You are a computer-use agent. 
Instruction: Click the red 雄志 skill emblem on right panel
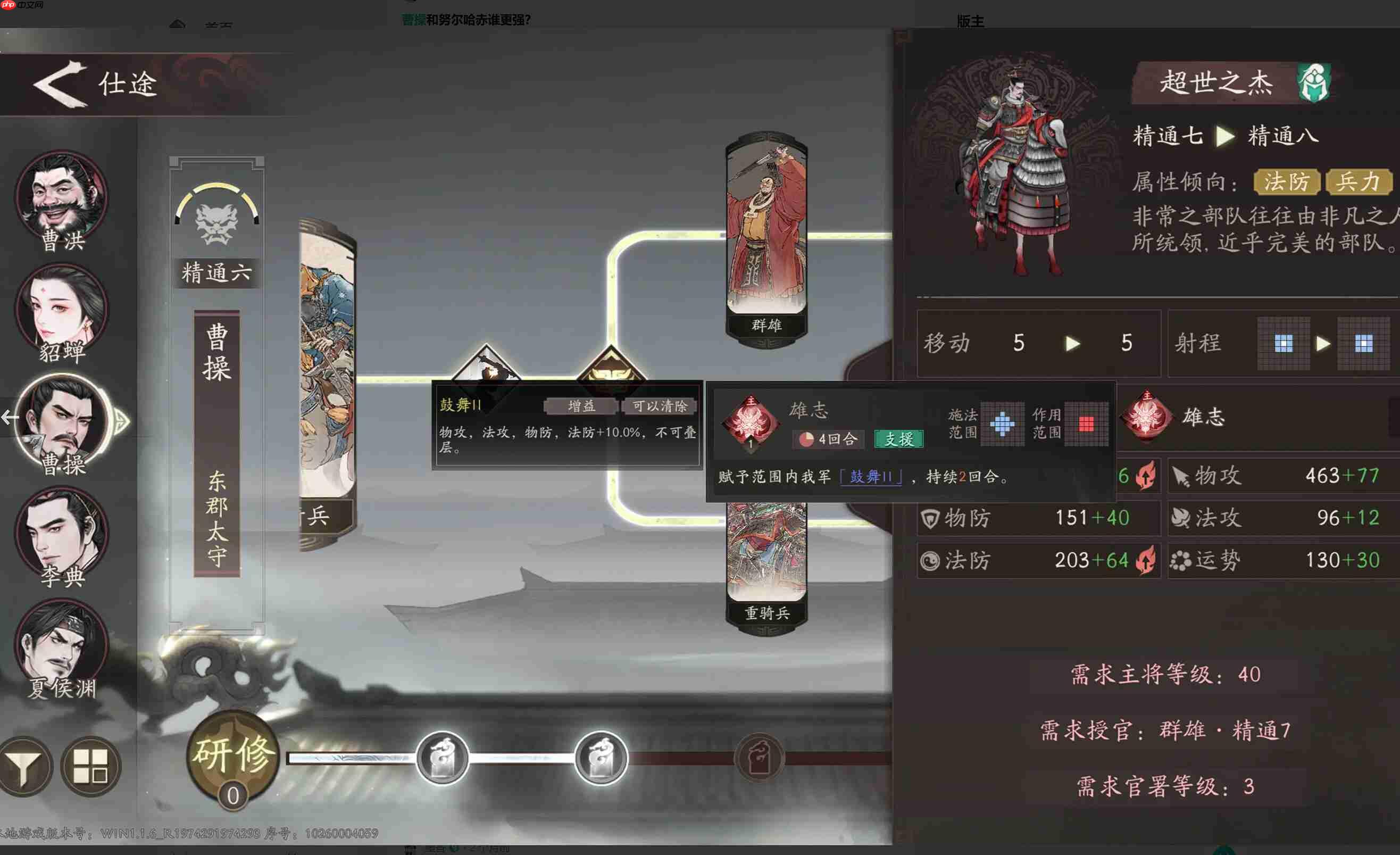(1148, 418)
